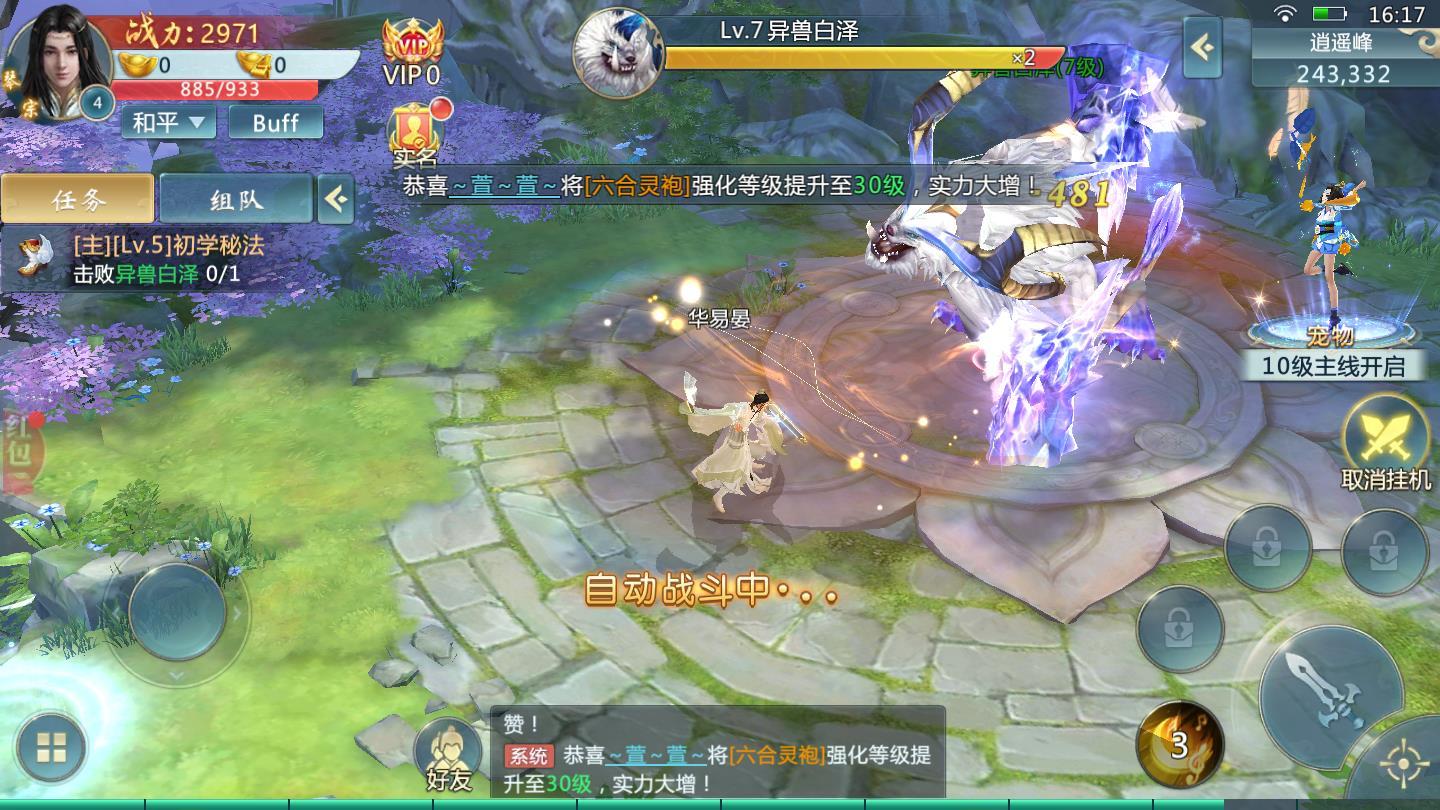Image resolution: width=1440 pixels, height=810 pixels.
Task: Open the 好友 friends icon at the bottom
Action: 448,752
